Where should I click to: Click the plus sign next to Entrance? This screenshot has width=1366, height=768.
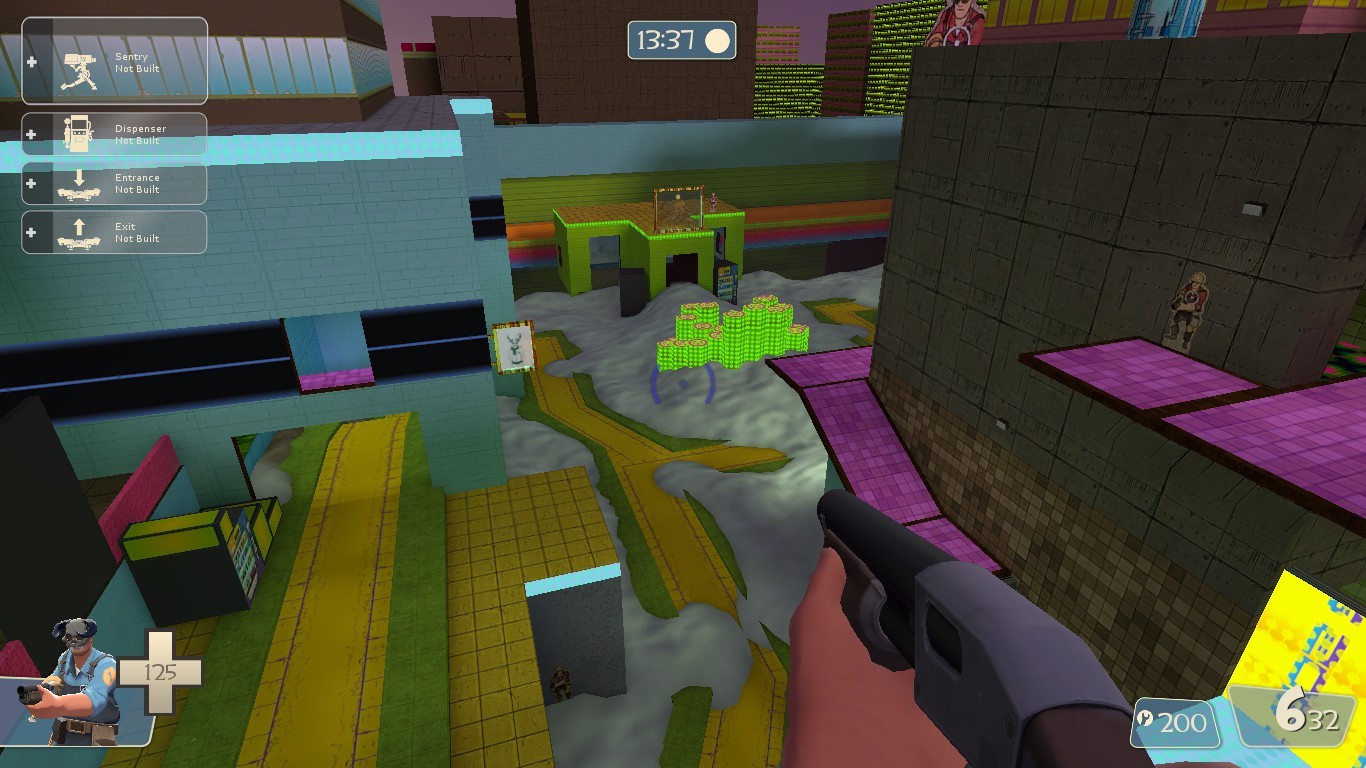tap(32, 183)
